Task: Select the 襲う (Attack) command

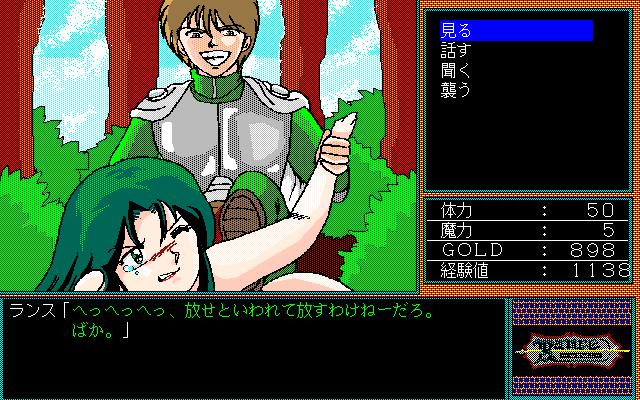Action: click(x=456, y=91)
